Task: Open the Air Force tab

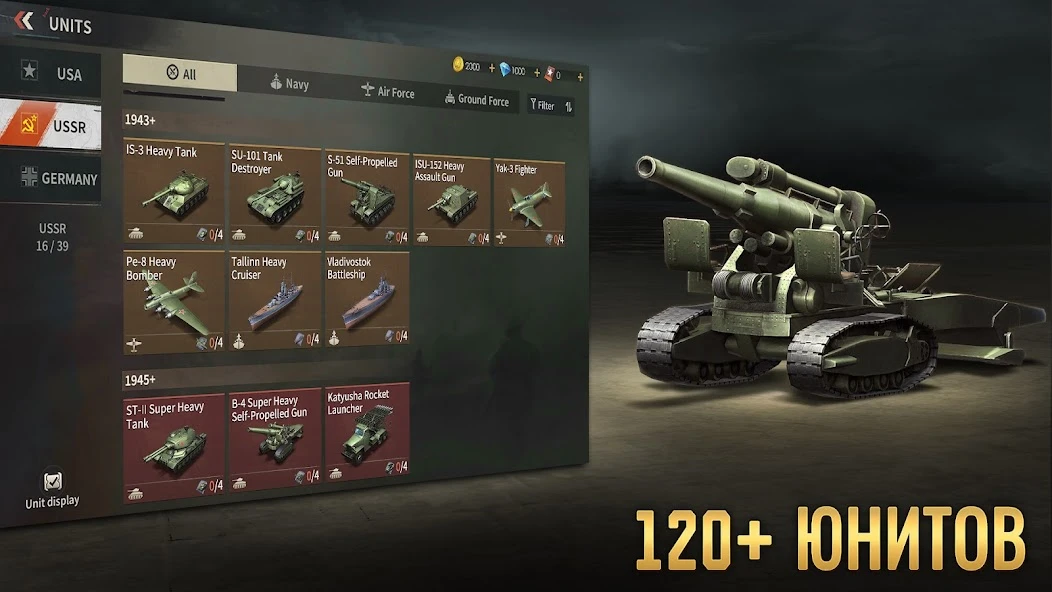Action: tap(388, 92)
